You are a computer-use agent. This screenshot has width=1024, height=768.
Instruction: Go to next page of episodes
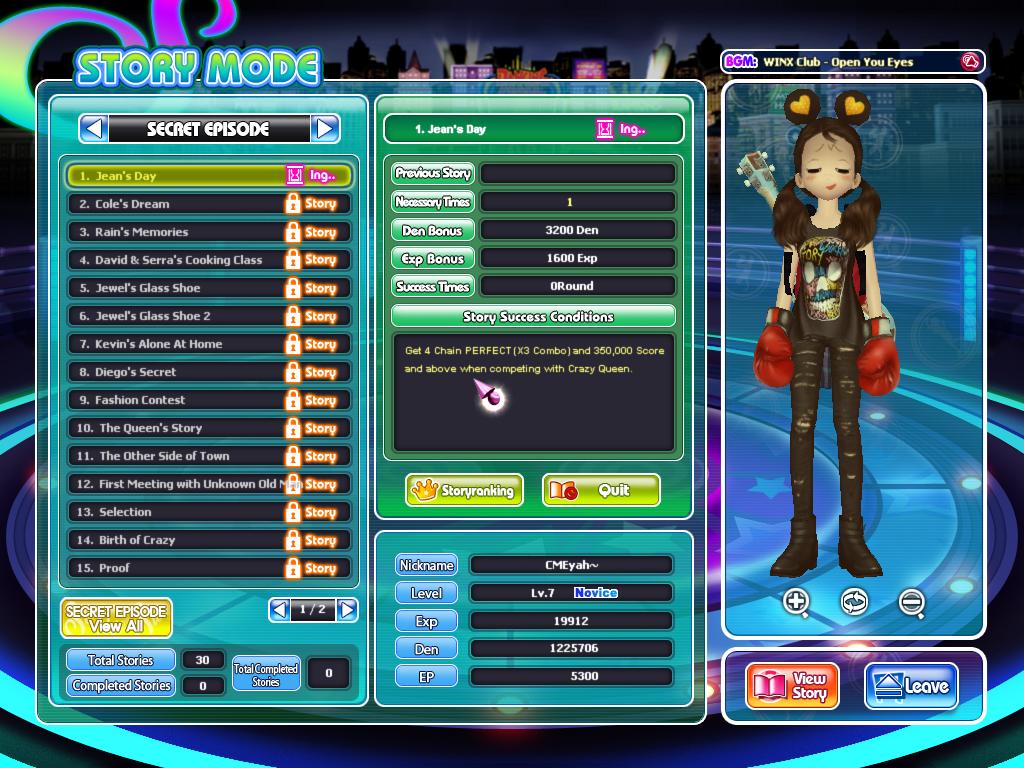point(347,609)
